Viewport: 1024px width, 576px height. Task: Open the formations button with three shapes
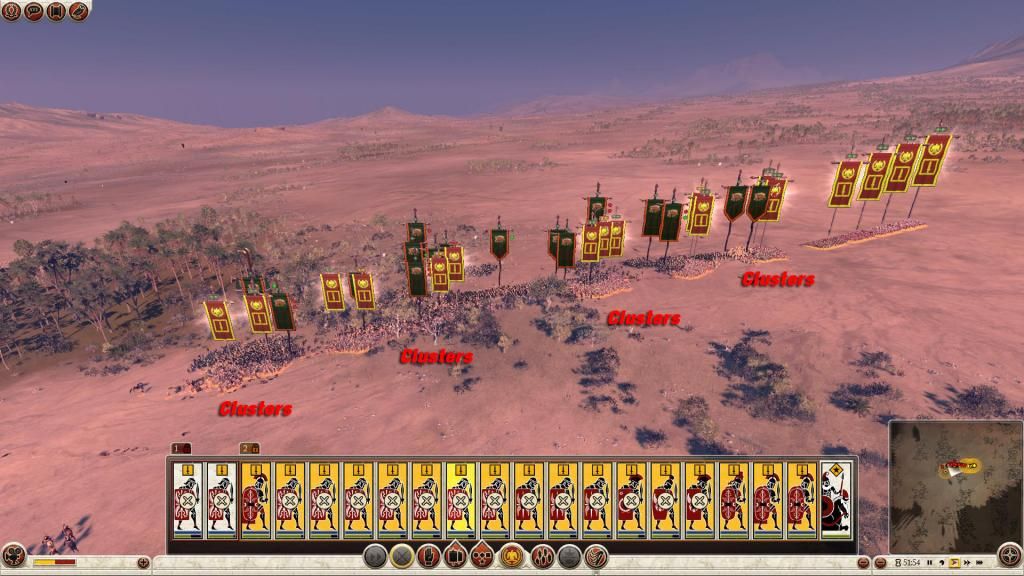tap(482, 555)
